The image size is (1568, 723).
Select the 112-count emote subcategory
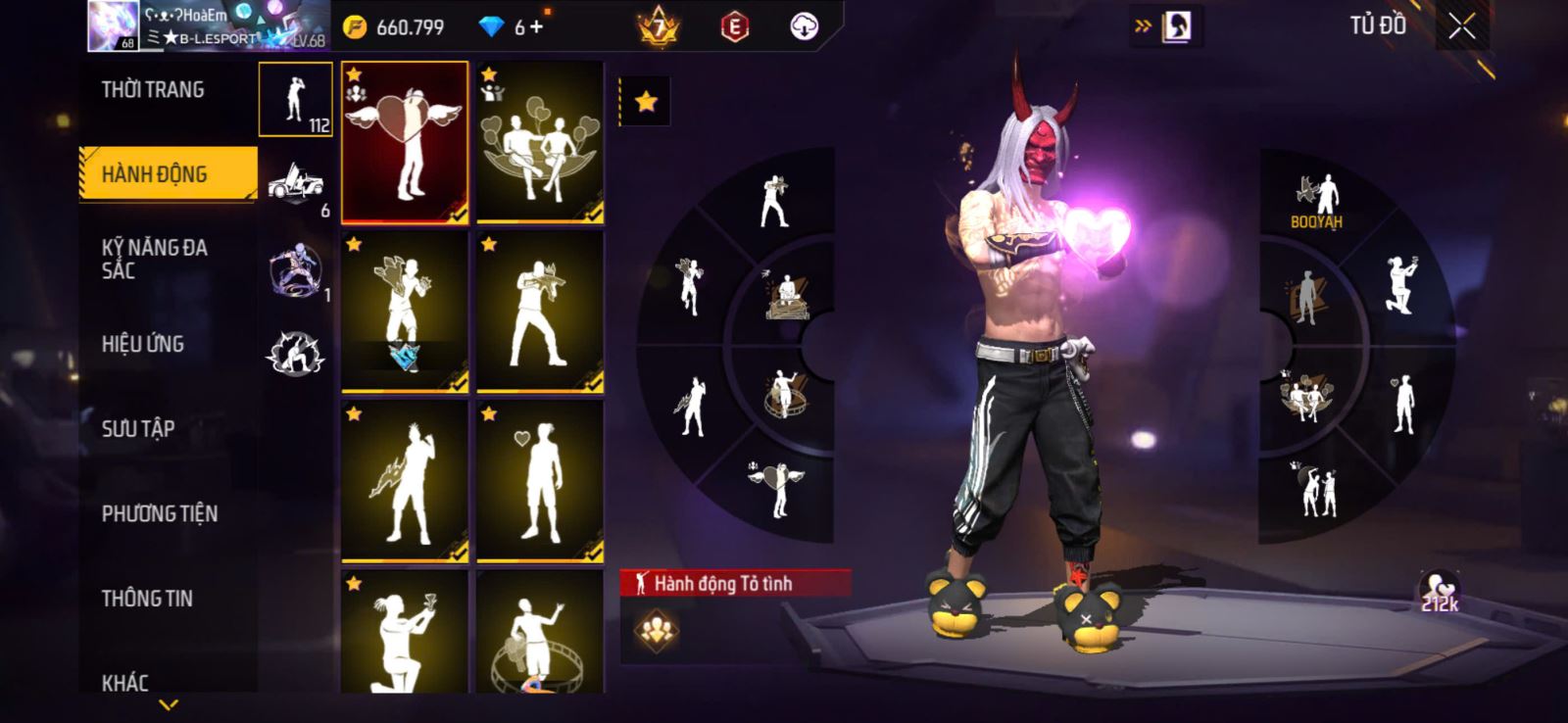pyautogui.click(x=296, y=99)
